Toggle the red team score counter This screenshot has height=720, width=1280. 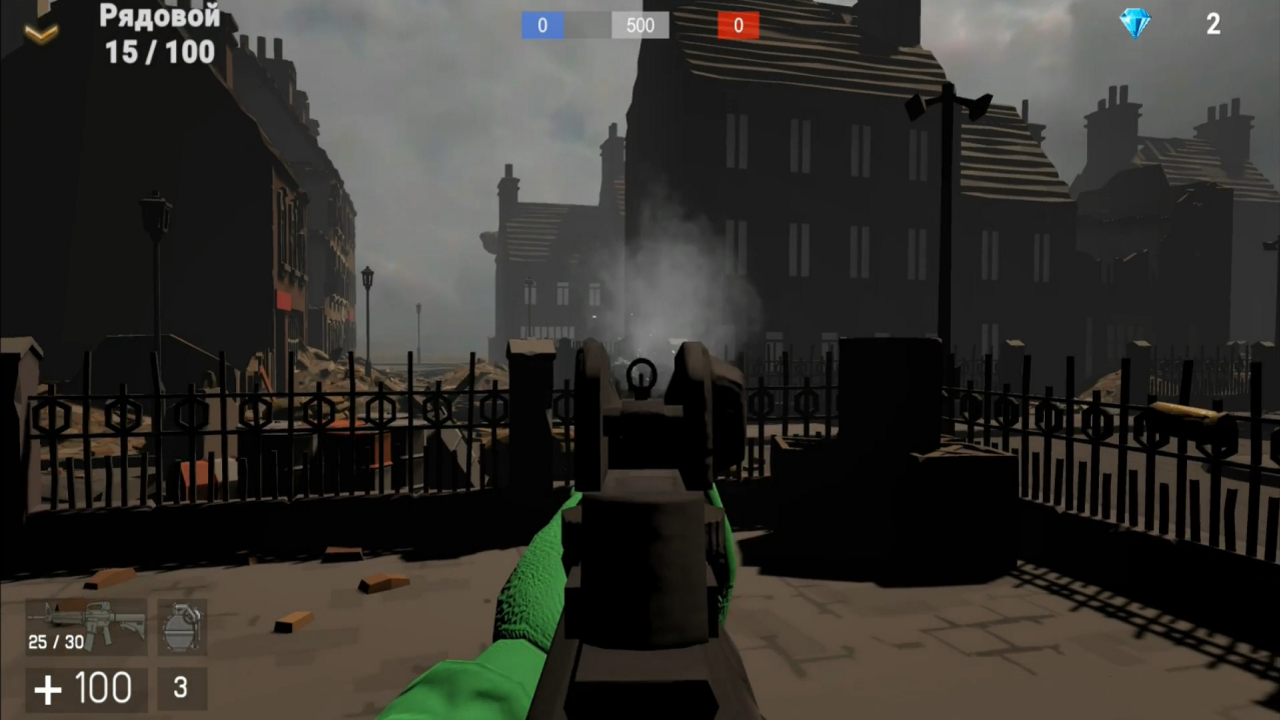738,26
